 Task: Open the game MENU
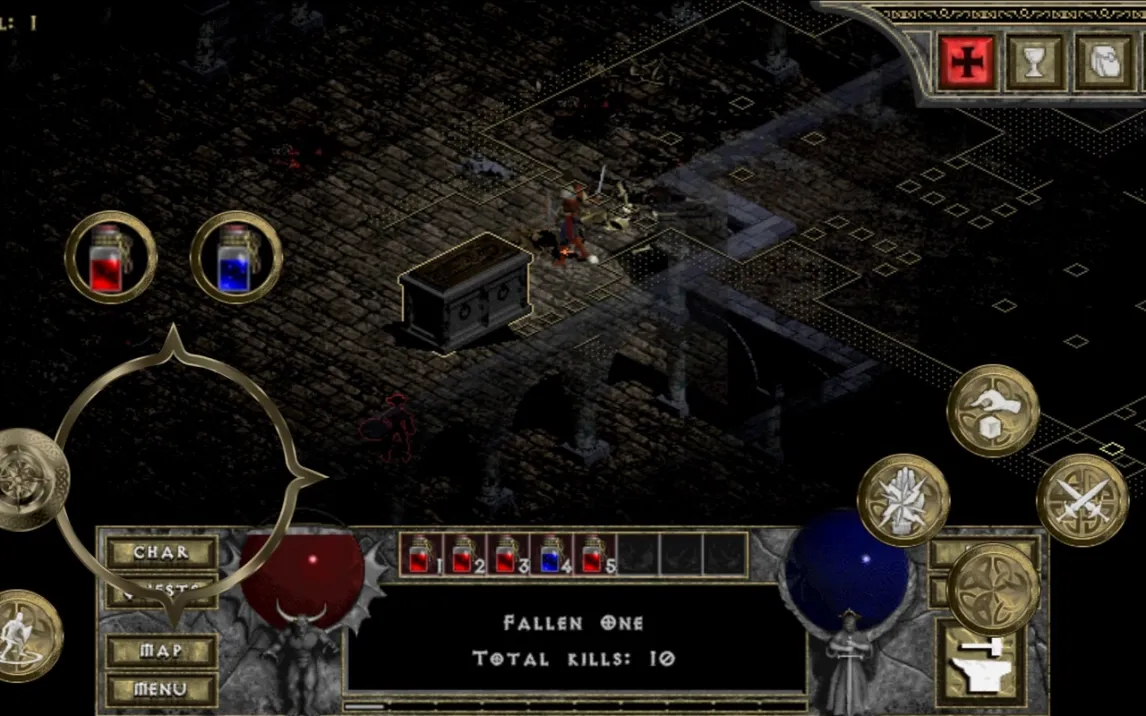pos(162,689)
